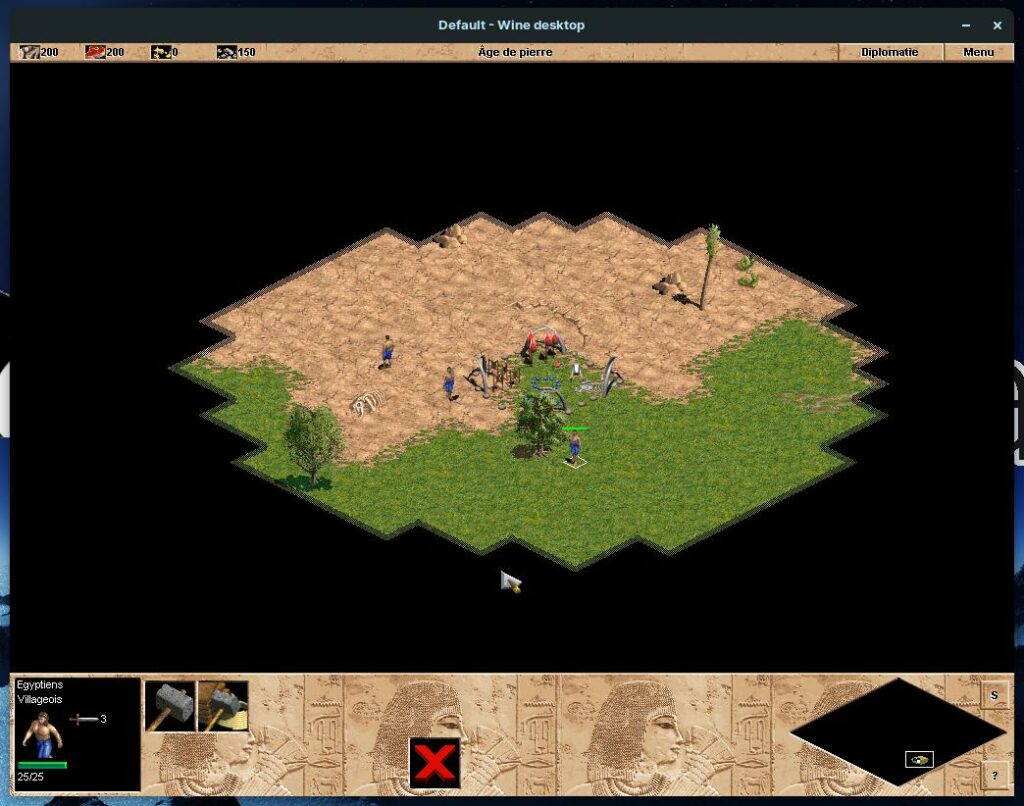The height and width of the screenshot is (806, 1024).
Task: Click the selected Villageois portrait
Action: point(42,734)
